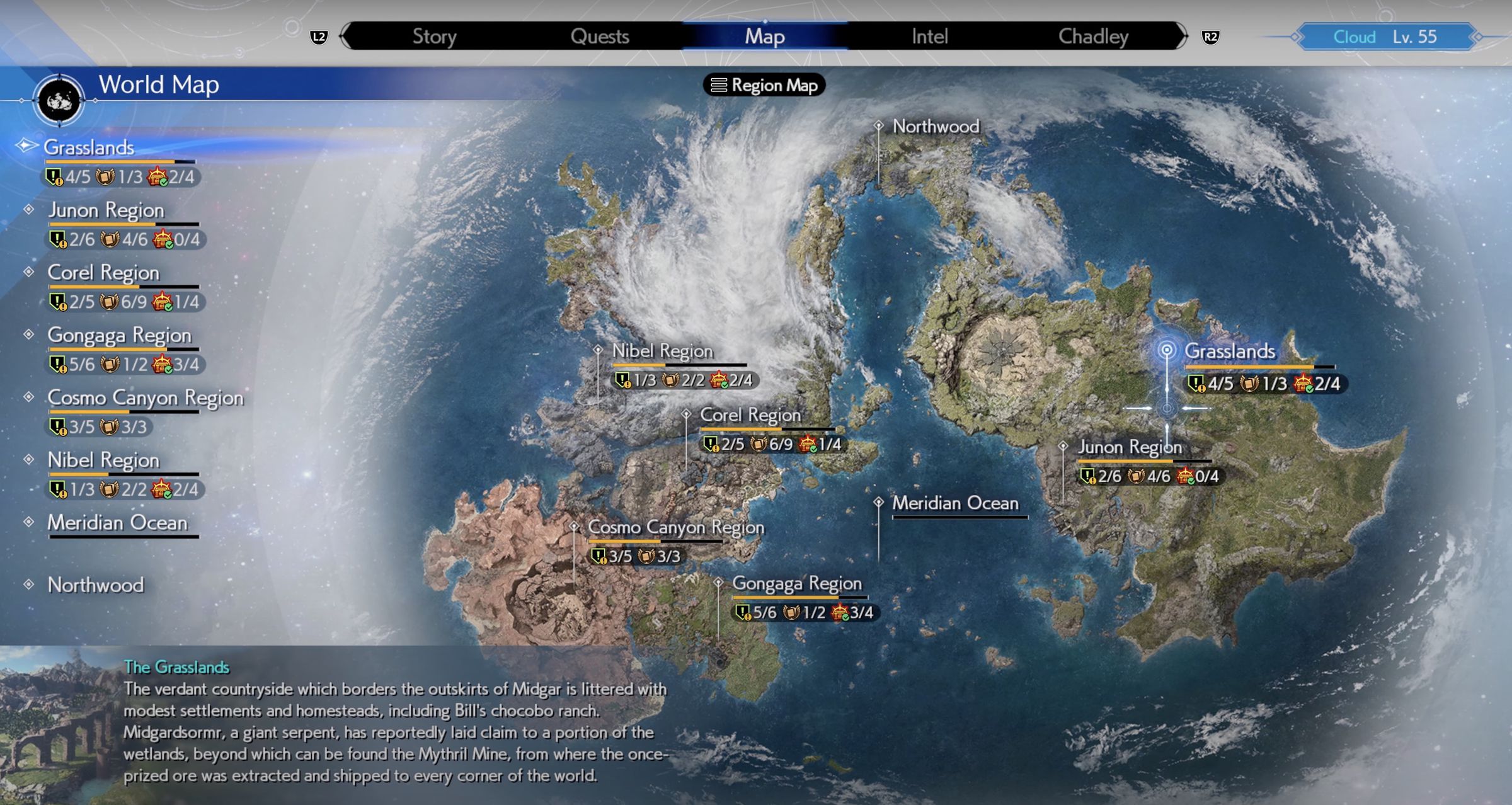Expand the Grasslands entry in the sidebar
Screen dimensions: 1512x805
tap(88, 147)
